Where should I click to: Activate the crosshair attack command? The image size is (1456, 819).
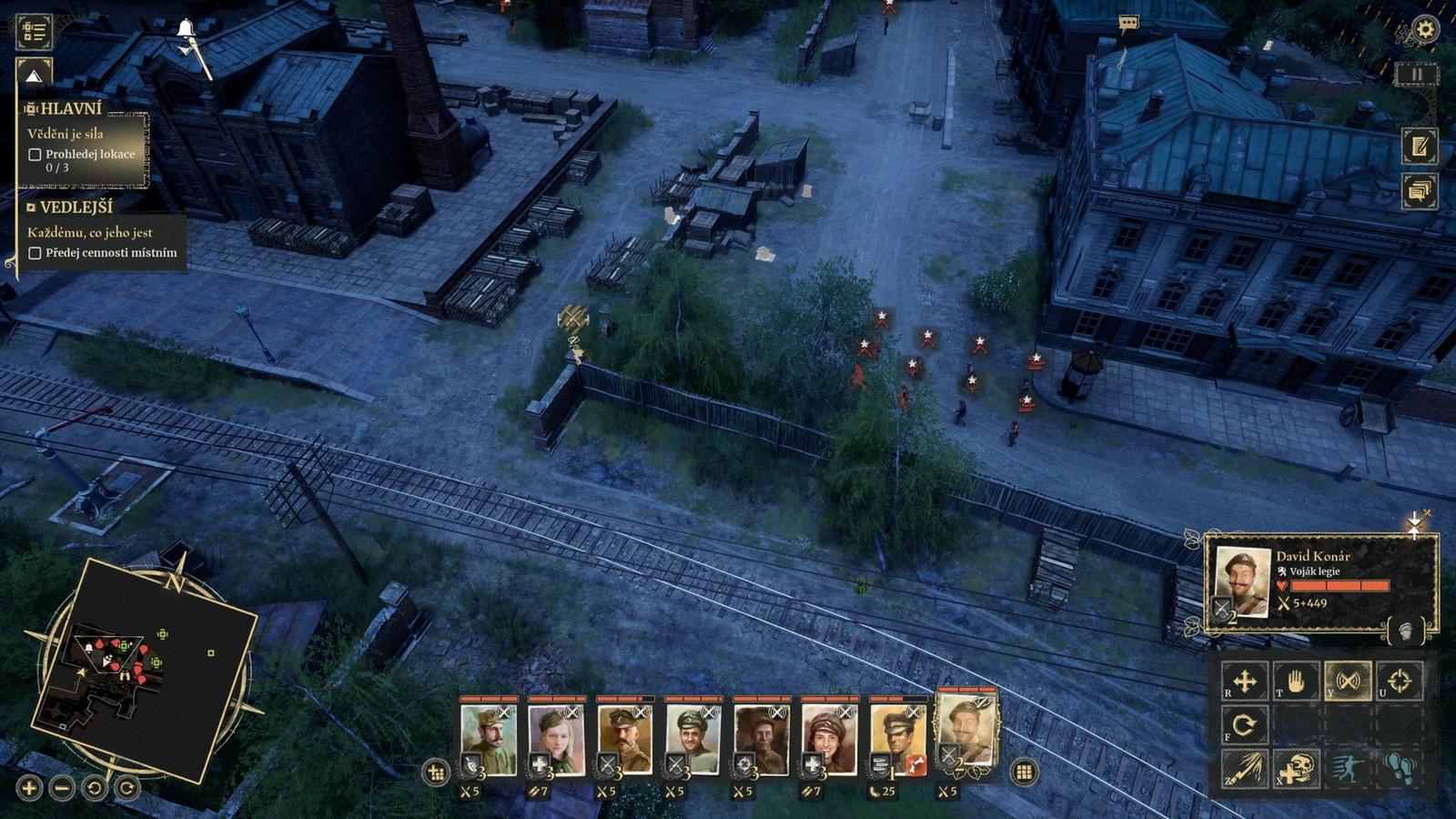click(1400, 681)
